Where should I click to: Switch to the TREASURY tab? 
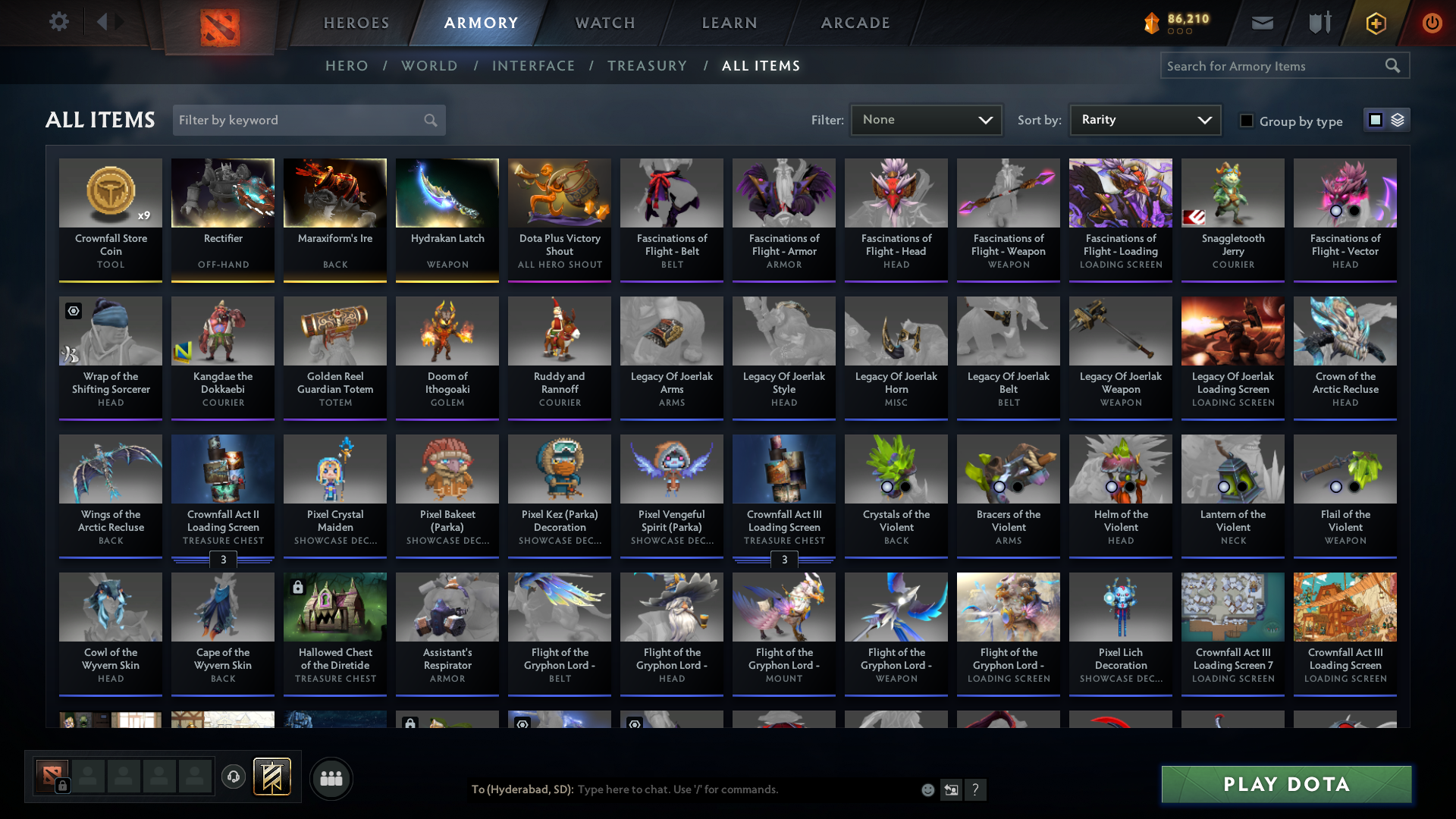(x=647, y=66)
